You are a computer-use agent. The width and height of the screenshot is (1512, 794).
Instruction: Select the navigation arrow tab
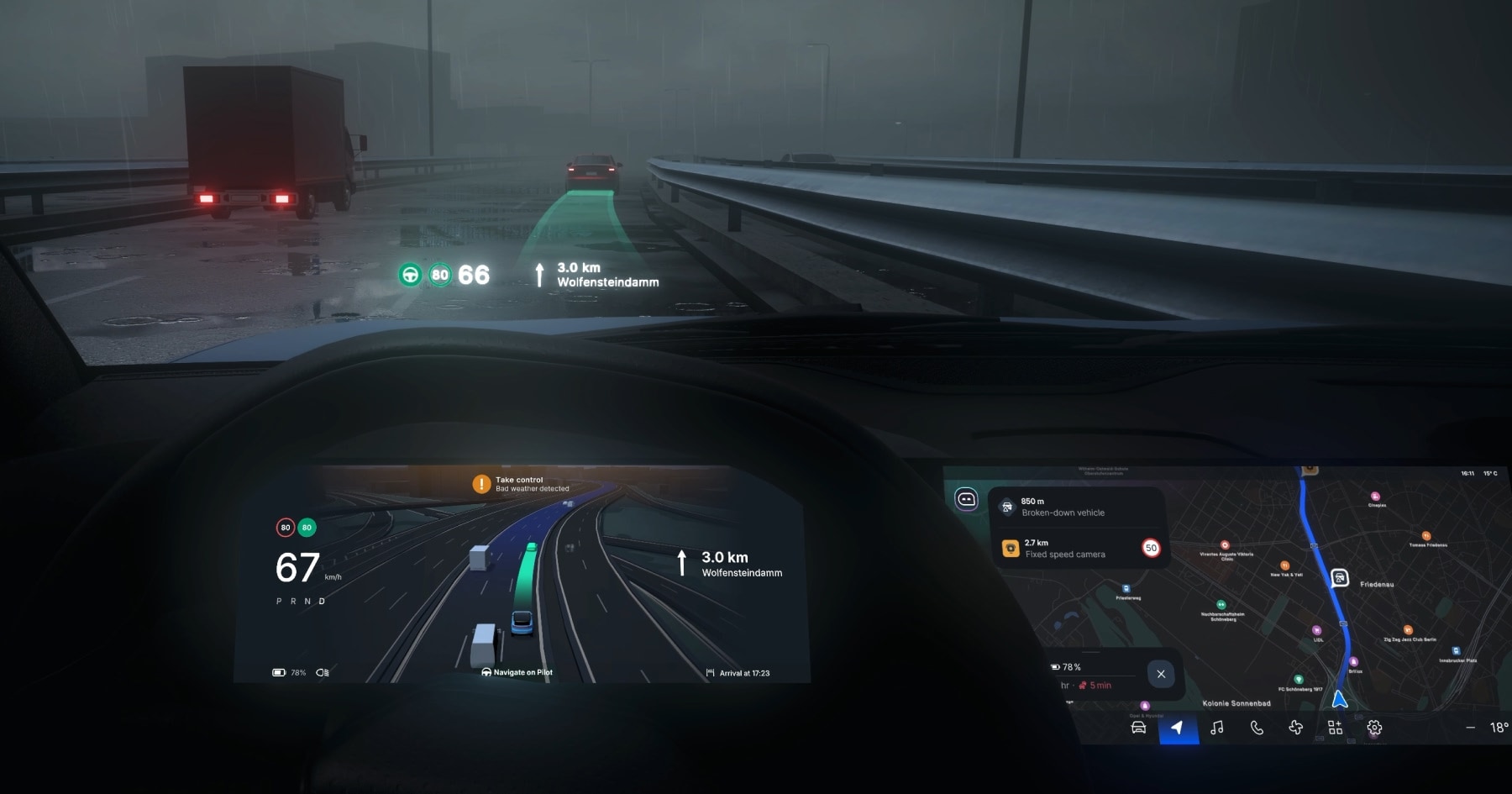[1178, 728]
